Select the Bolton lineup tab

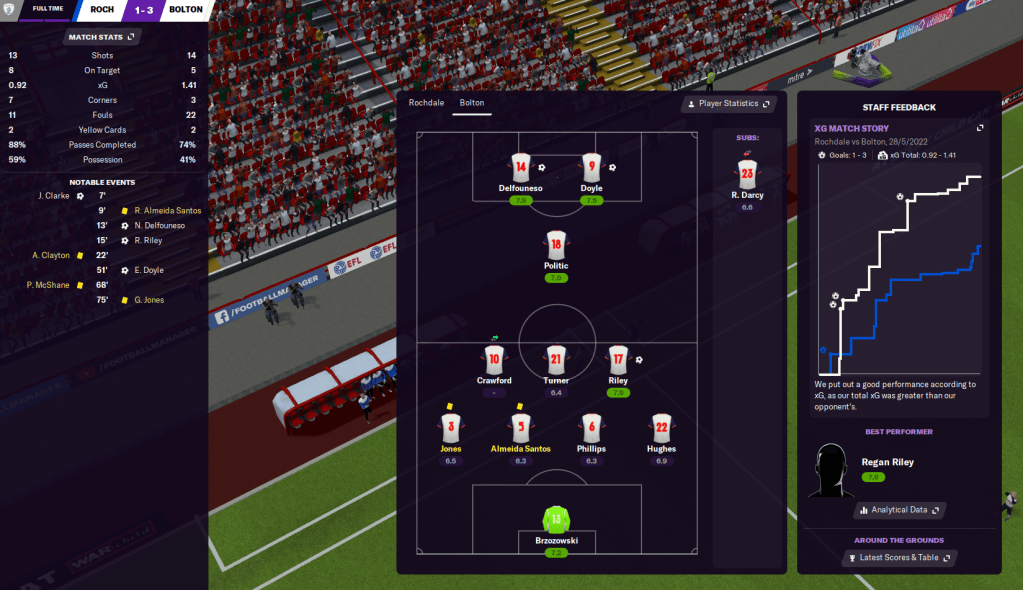[x=471, y=103]
